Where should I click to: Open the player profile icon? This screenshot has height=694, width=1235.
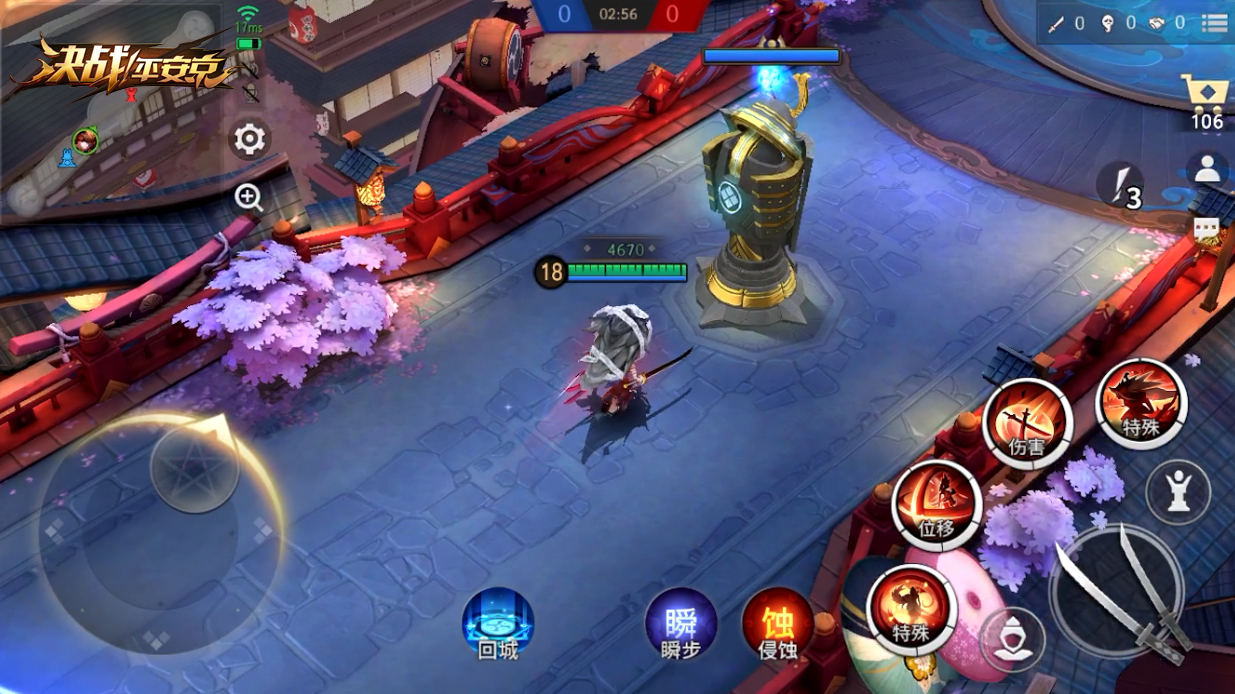tap(1207, 170)
